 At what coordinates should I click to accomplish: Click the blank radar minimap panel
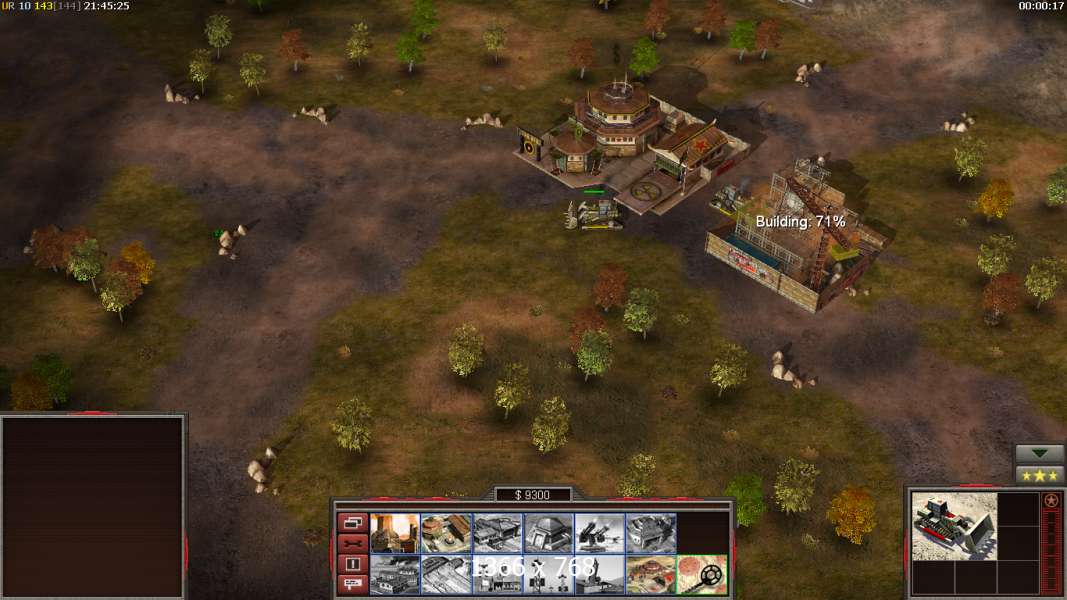(93, 506)
